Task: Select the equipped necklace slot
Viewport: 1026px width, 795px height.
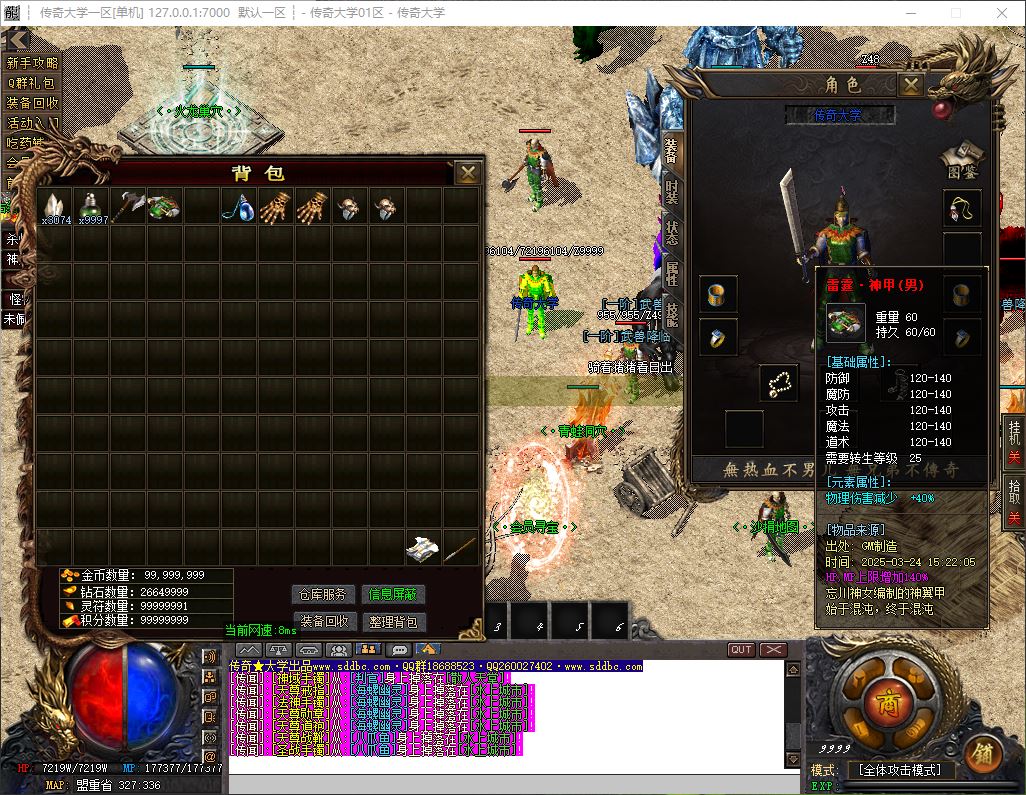Action: (962, 209)
